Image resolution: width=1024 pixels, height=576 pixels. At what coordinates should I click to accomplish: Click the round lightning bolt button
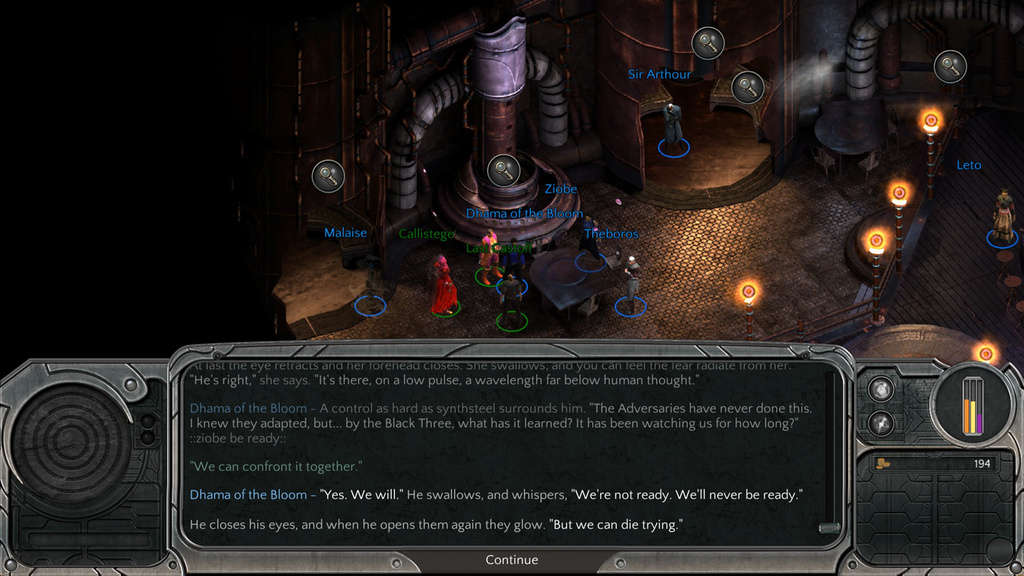(881, 422)
